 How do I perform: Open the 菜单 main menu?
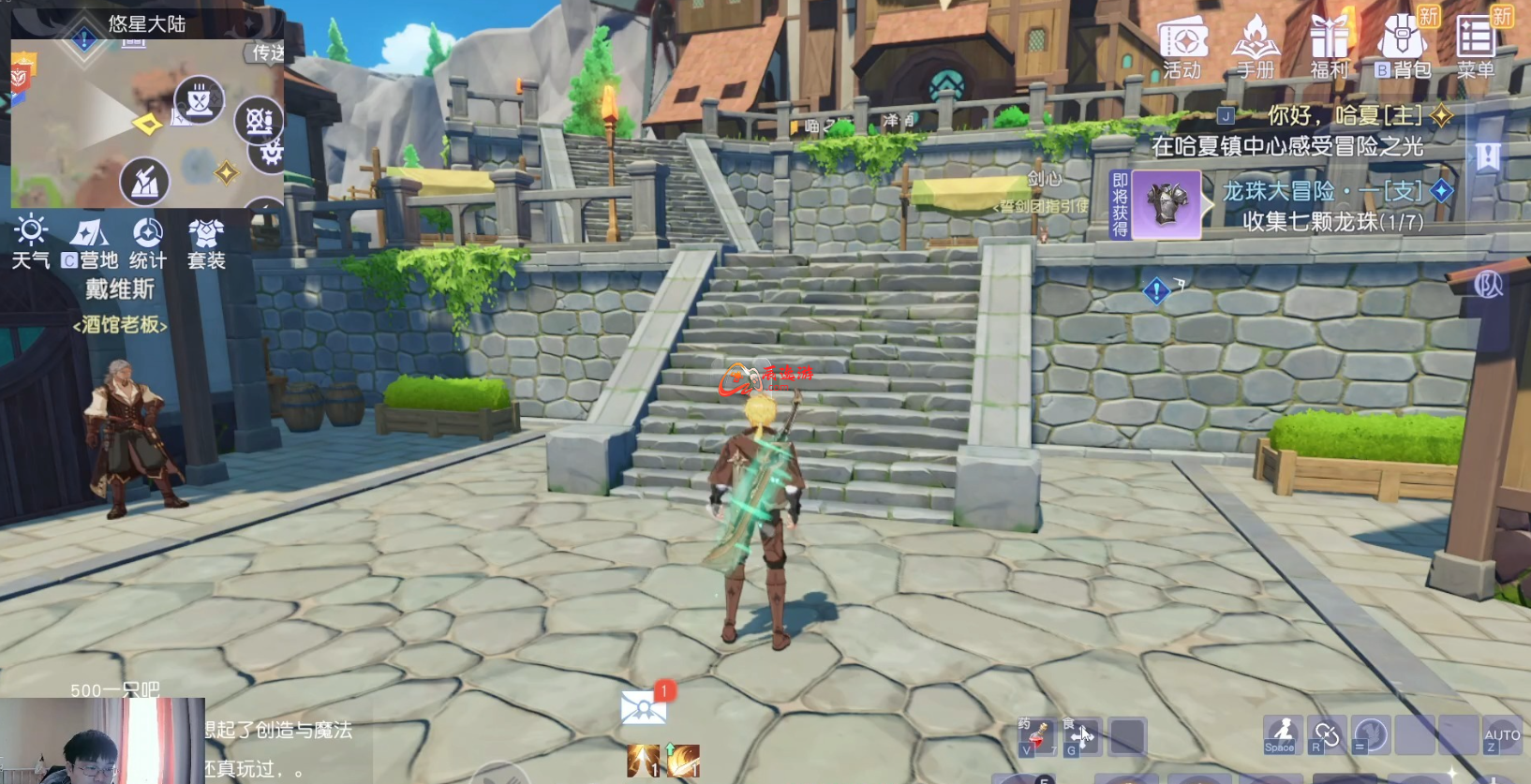tap(1477, 47)
